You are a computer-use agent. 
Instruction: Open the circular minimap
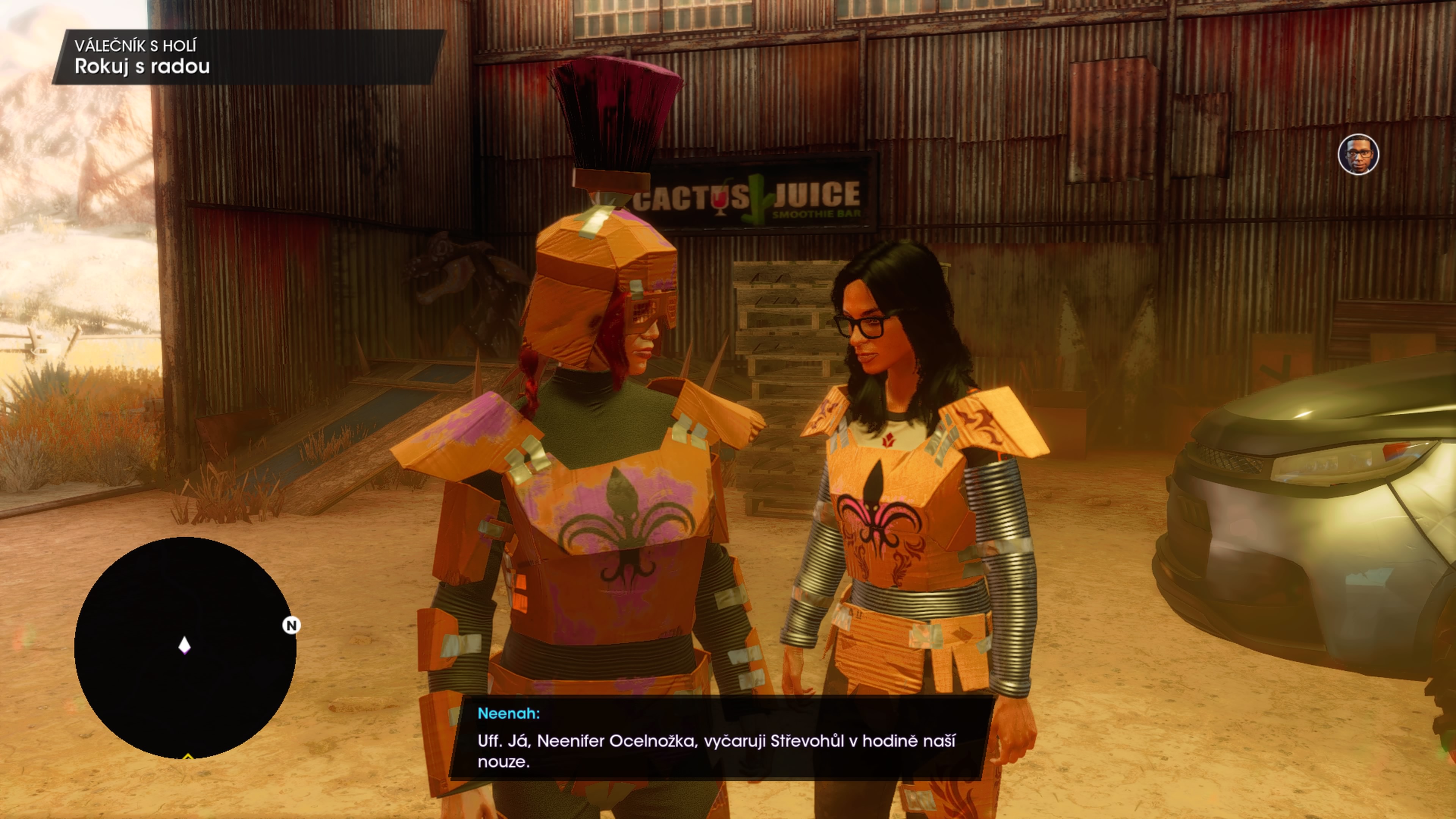(185, 647)
